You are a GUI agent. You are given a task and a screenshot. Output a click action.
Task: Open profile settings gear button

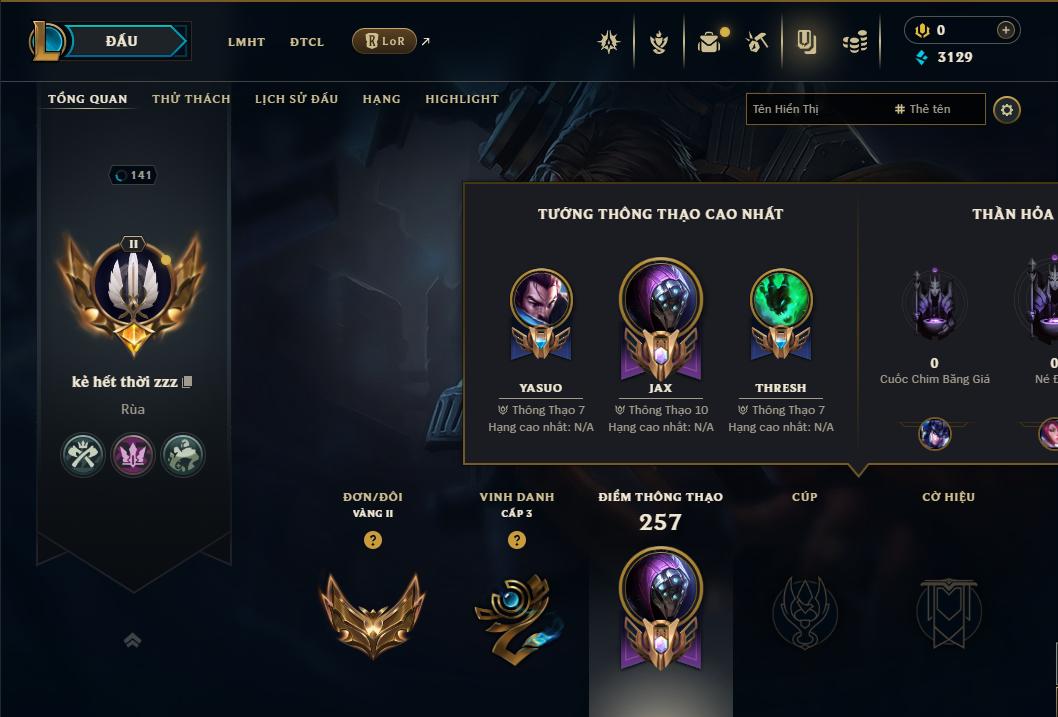[1007, 109]
